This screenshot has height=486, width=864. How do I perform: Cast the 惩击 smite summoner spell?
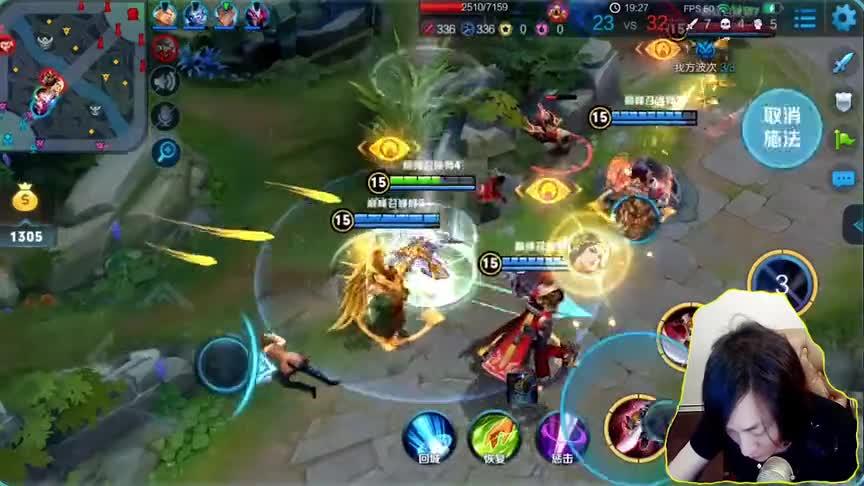tap(561, 435)
